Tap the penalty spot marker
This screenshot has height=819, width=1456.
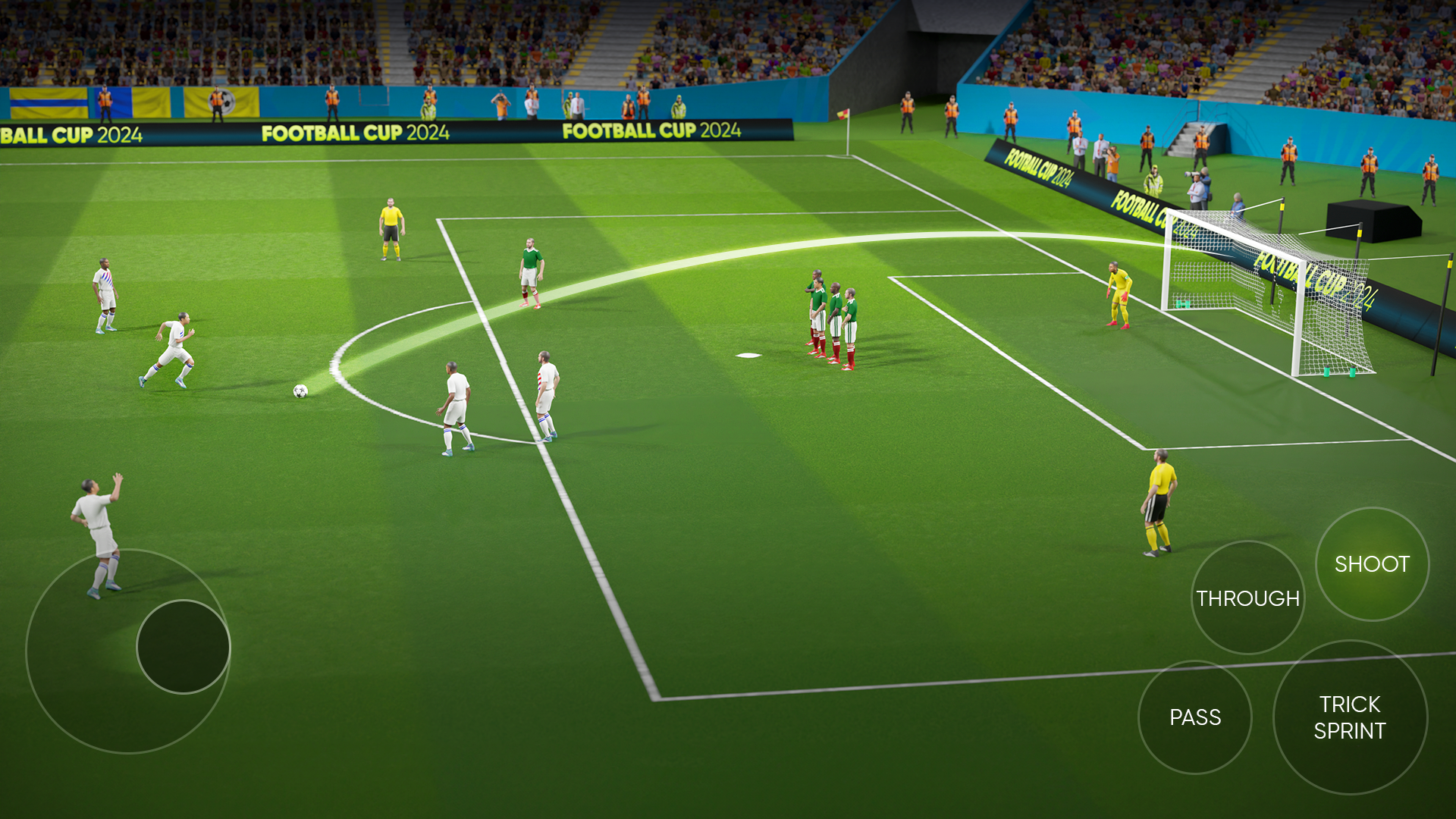749,356
